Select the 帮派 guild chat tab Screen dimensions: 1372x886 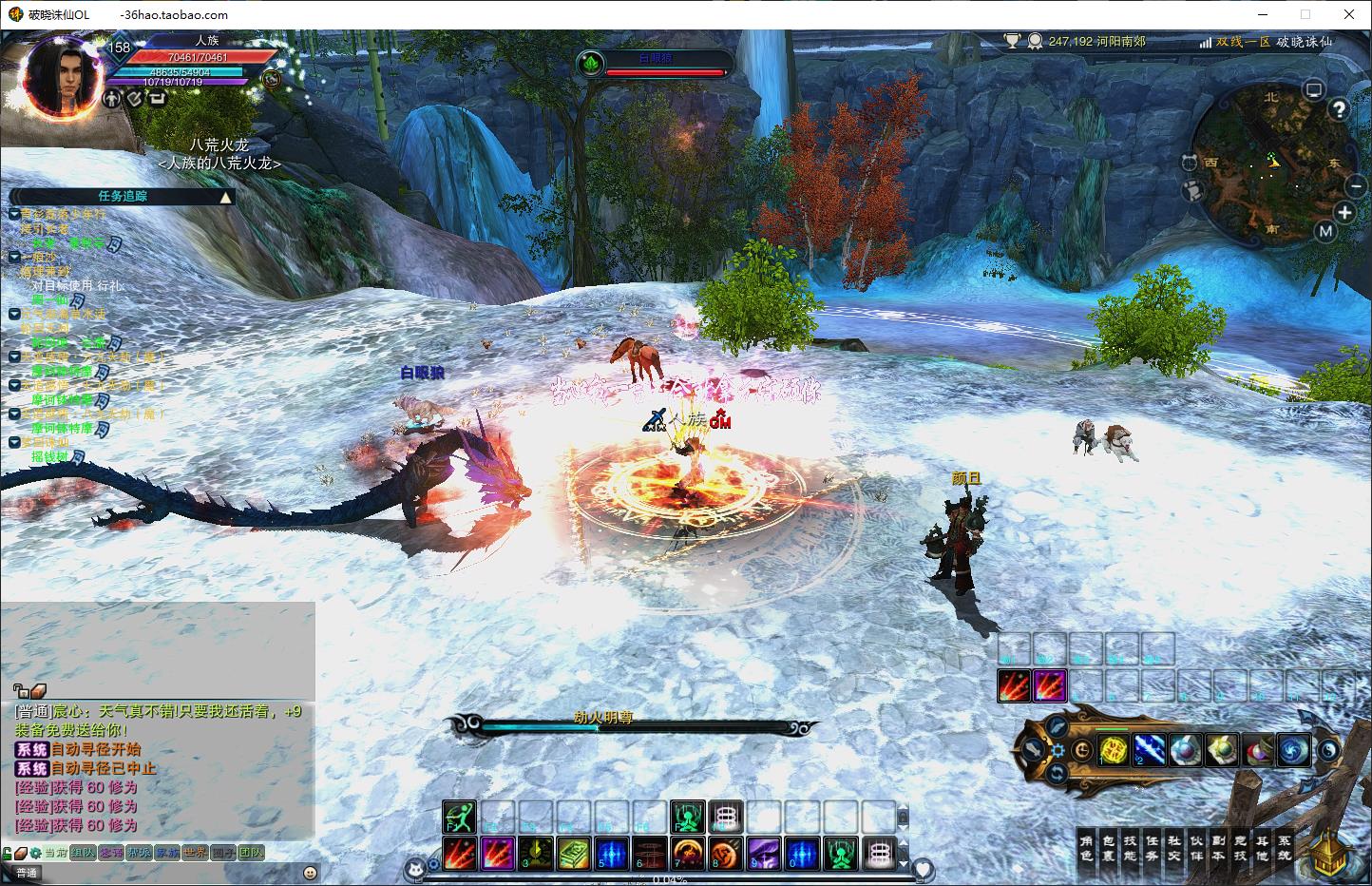coord(140,853)
